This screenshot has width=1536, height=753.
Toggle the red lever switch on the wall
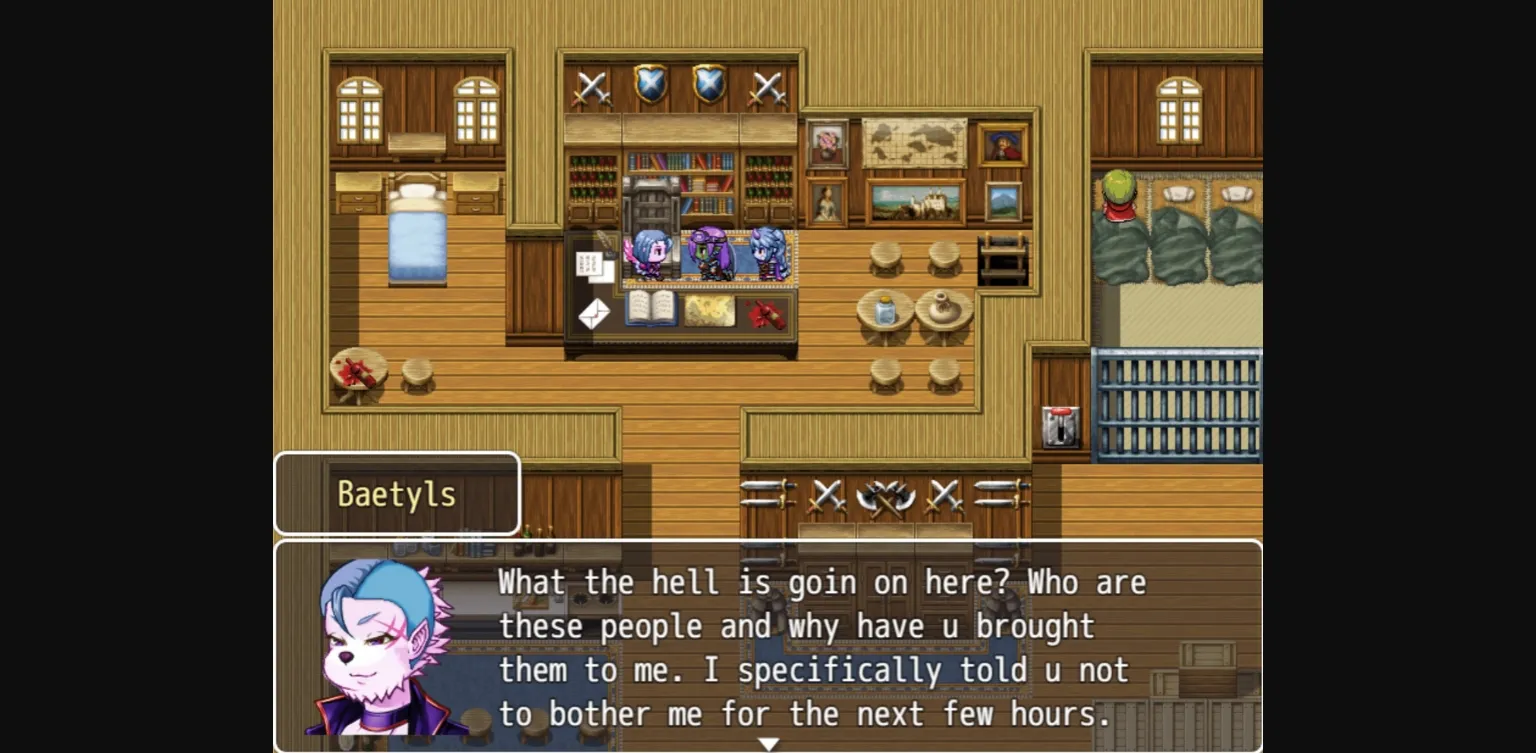1059,427
